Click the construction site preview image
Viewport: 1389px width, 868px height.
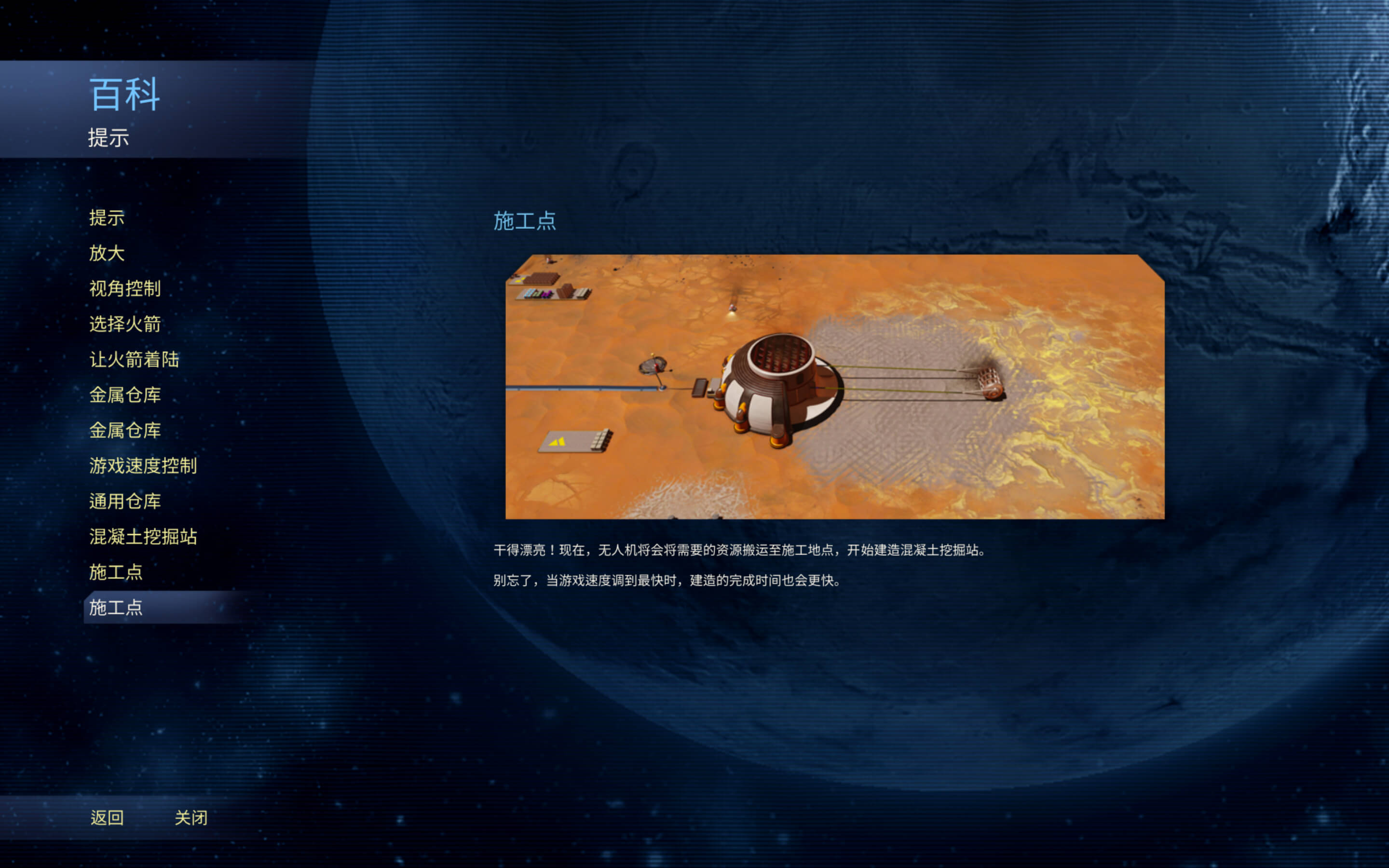[834, 386]
